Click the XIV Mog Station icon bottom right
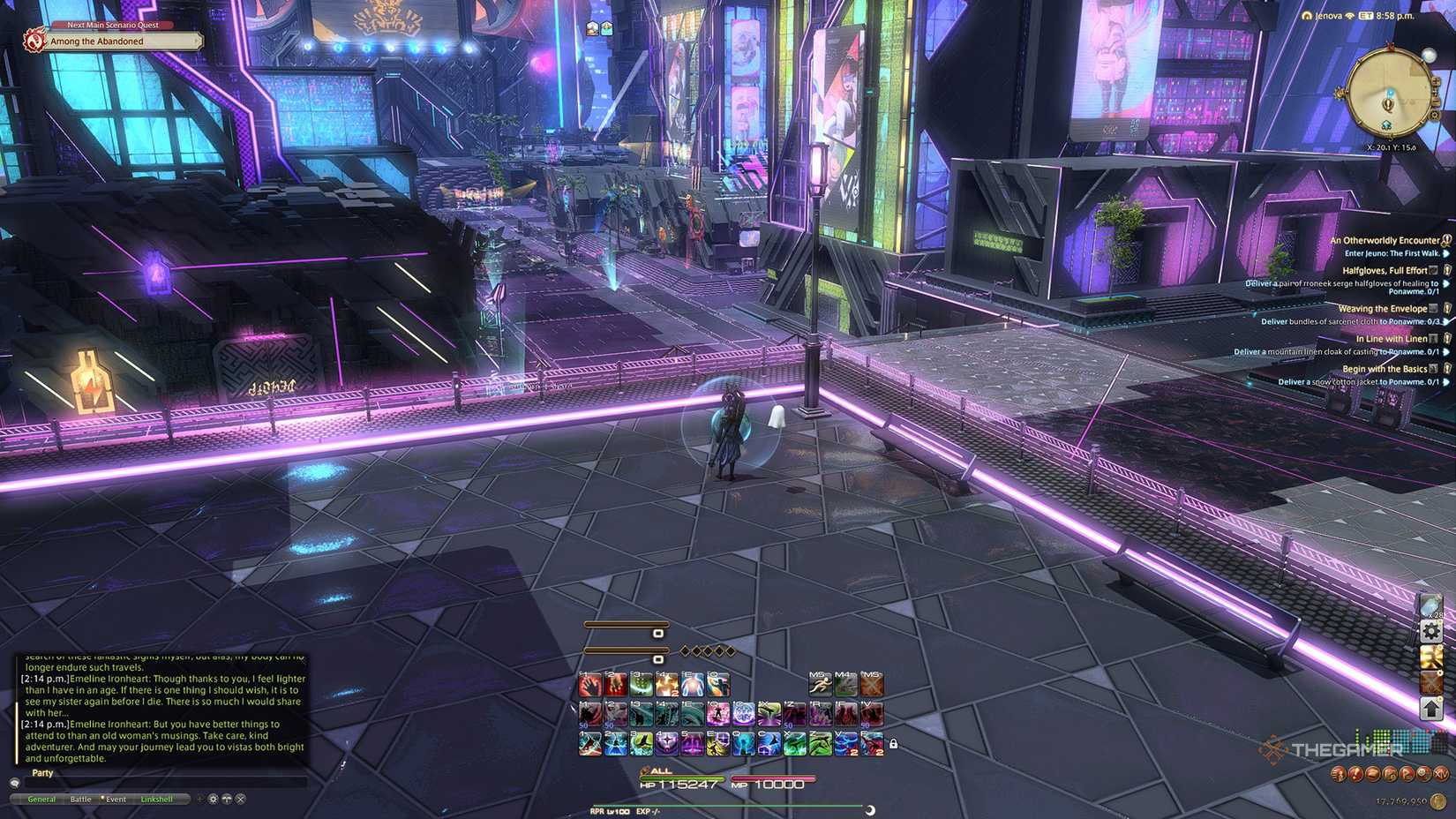Viewport: 1456px width, 819px height. click(1442, 773)
